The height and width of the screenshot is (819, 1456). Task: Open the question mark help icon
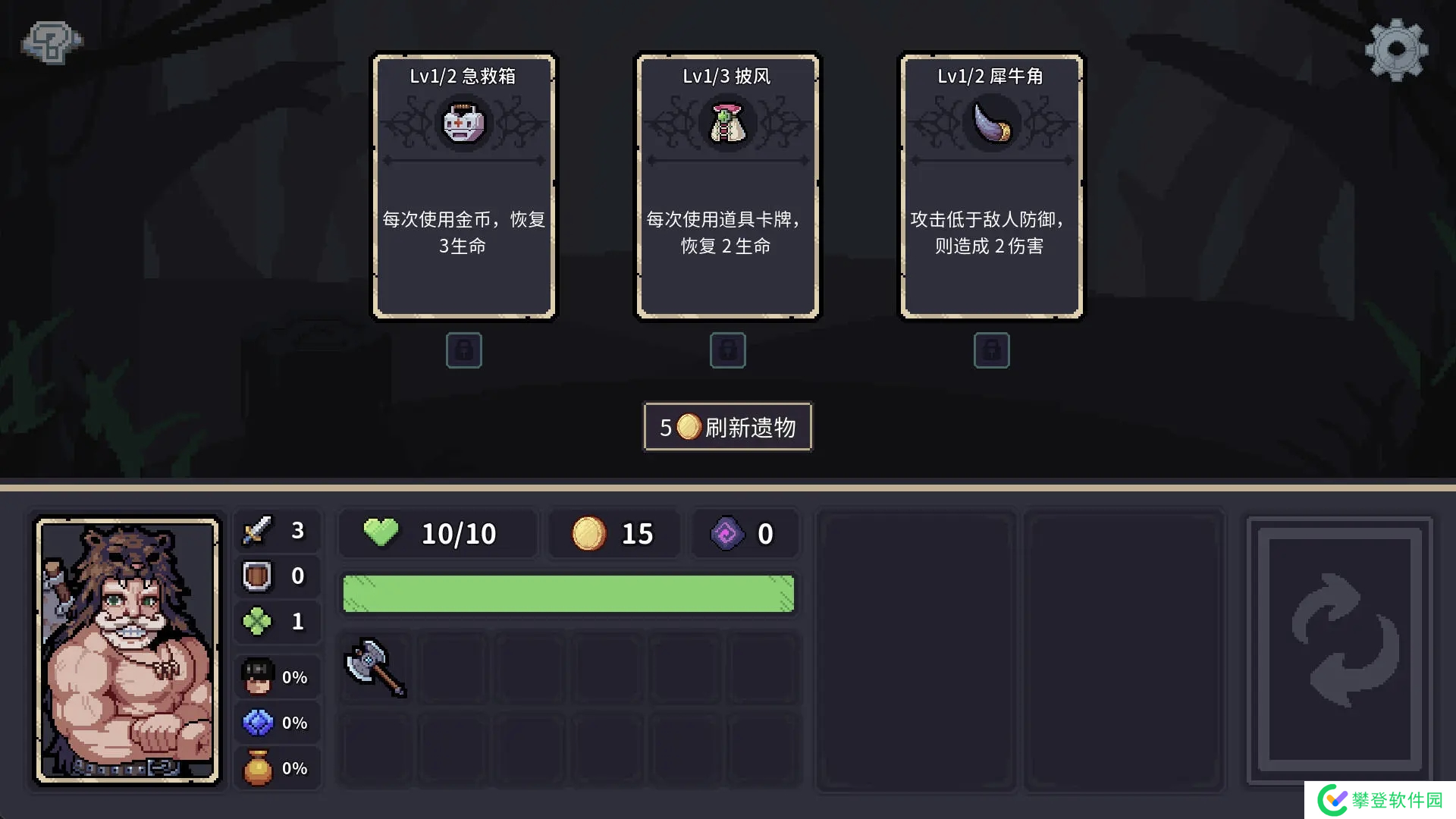[52, 42]
